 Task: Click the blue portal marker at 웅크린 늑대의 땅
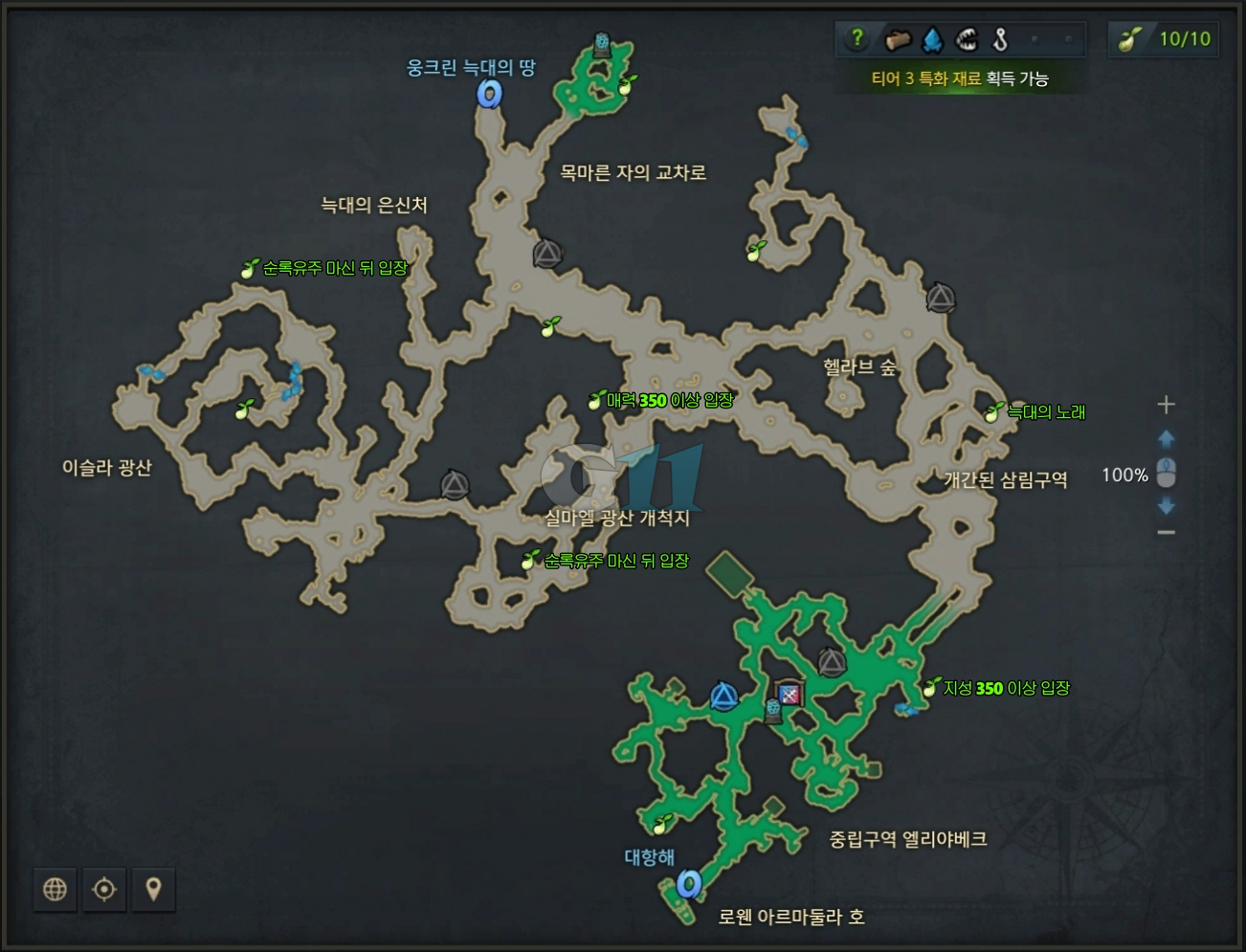point(491,93)
